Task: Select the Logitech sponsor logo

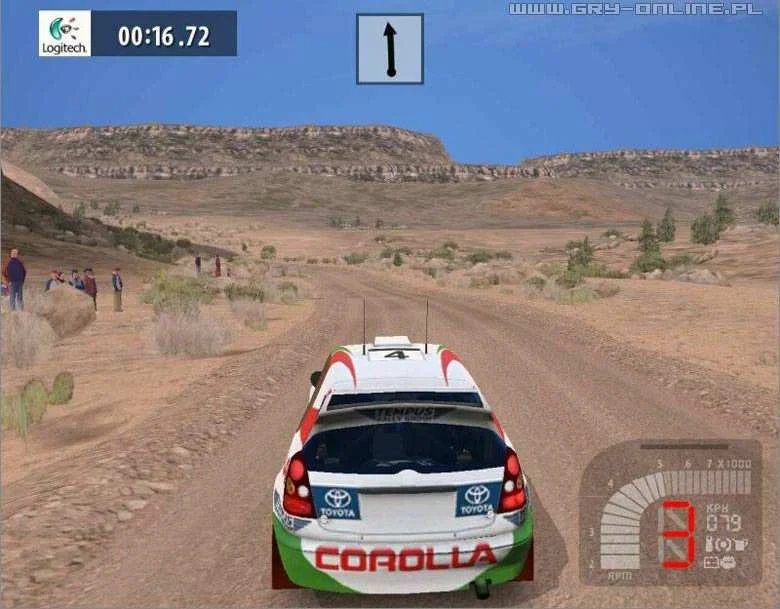Action: 65,33
